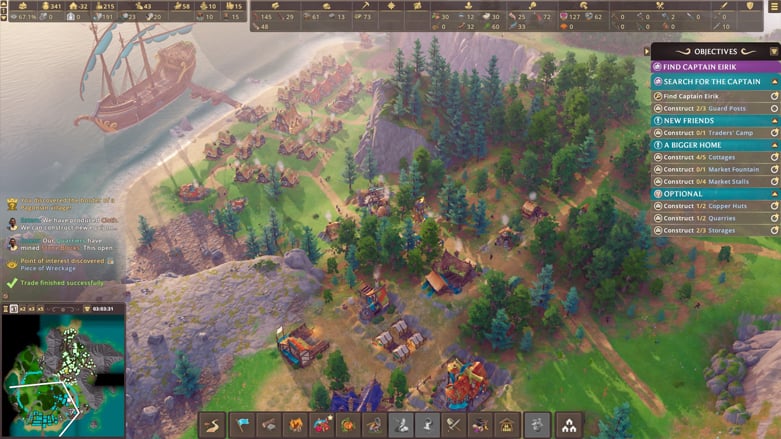Image resolution: width=781 pixels, height=439 pixels.
Task: Collapse the Search for the Captain section
Action: point(773,82)
